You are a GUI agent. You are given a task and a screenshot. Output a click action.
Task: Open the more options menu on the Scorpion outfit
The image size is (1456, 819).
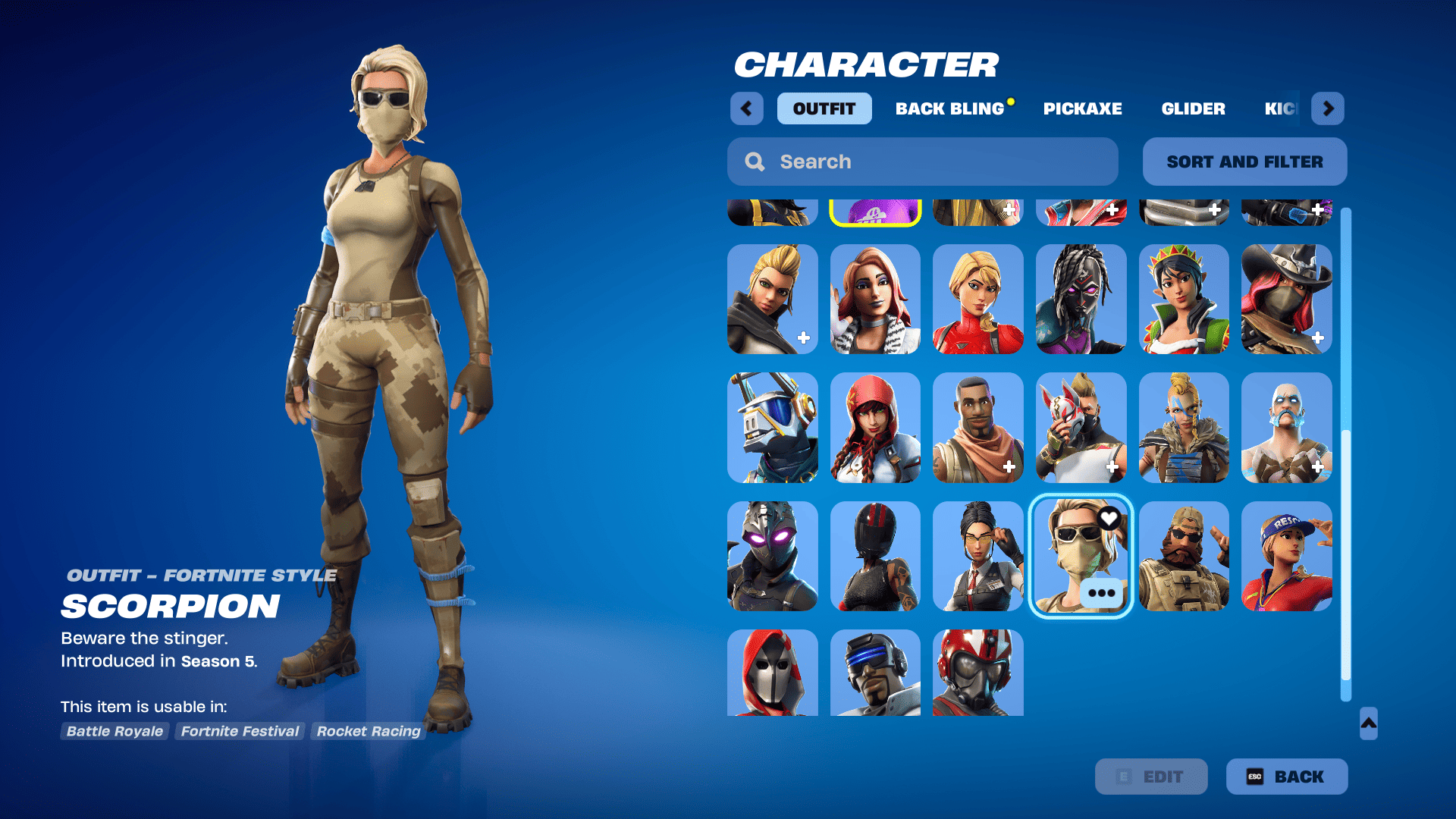(1101, 594)
